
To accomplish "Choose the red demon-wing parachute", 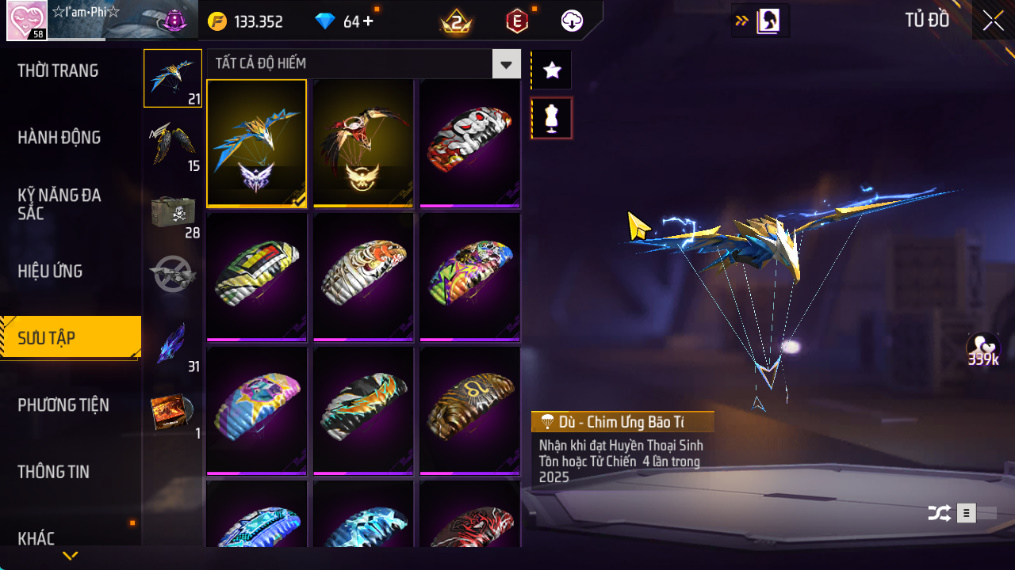I will (363, 142).
